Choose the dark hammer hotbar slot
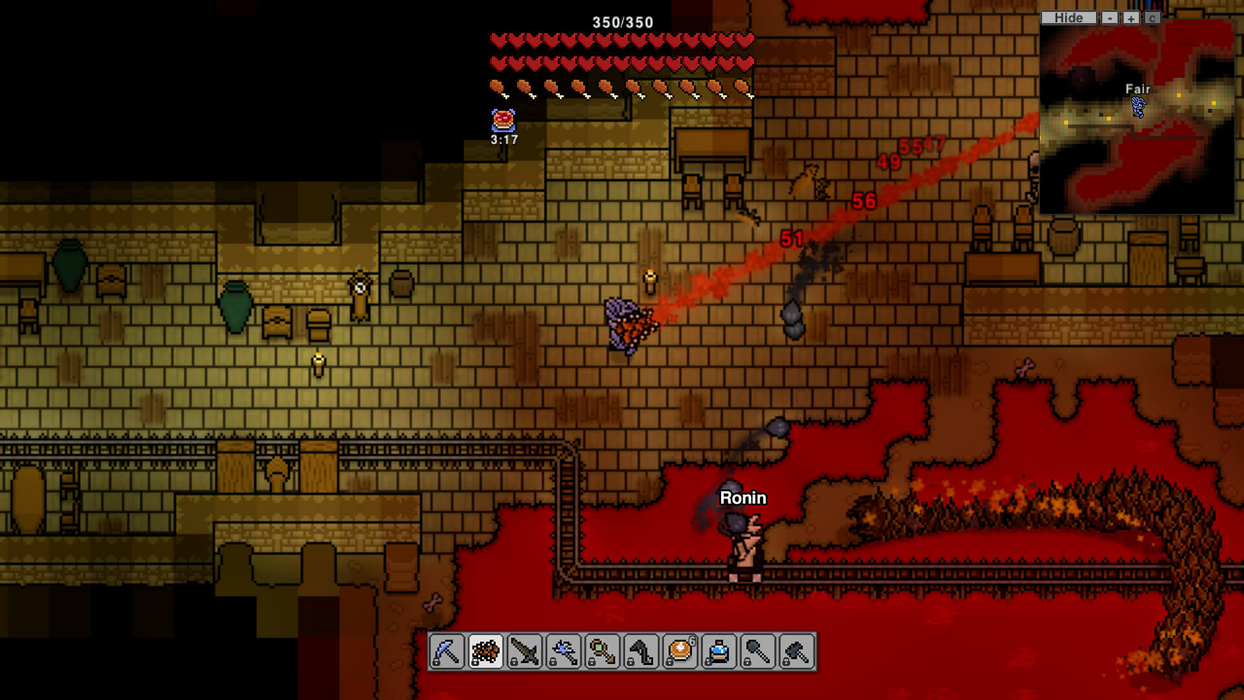 (x=797, y=652)
